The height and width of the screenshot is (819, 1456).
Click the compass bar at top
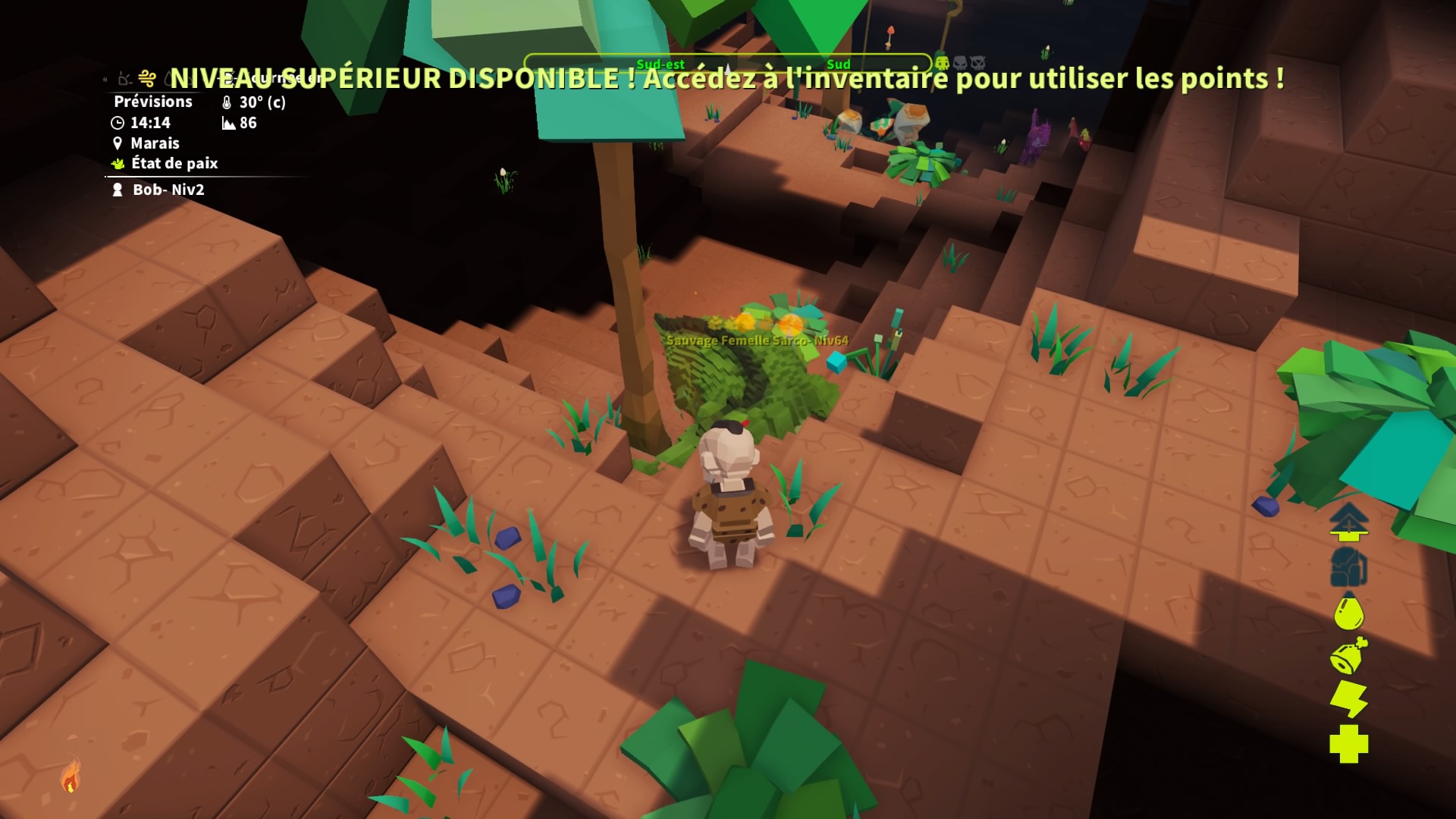tap(726, 64)
